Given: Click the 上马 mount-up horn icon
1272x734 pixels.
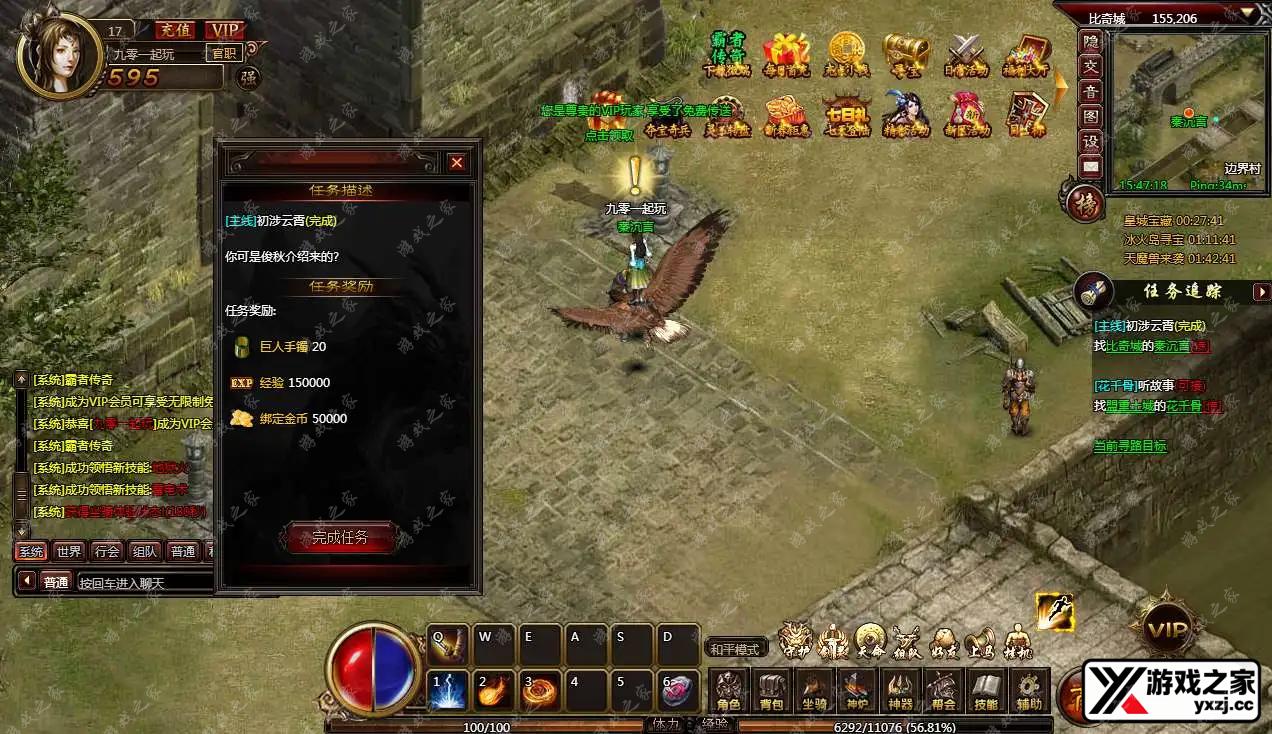Looking at the screenshot, I should pos(980,641).
